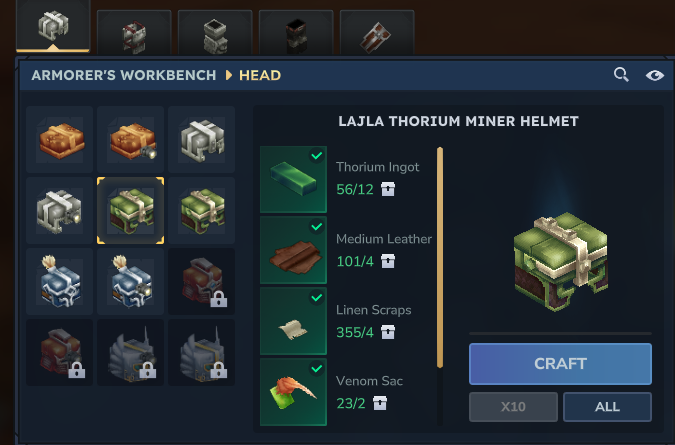Open the red bracer armor tab
The width and height of the screenshot is (675, 445).
[x=377, y=34]
